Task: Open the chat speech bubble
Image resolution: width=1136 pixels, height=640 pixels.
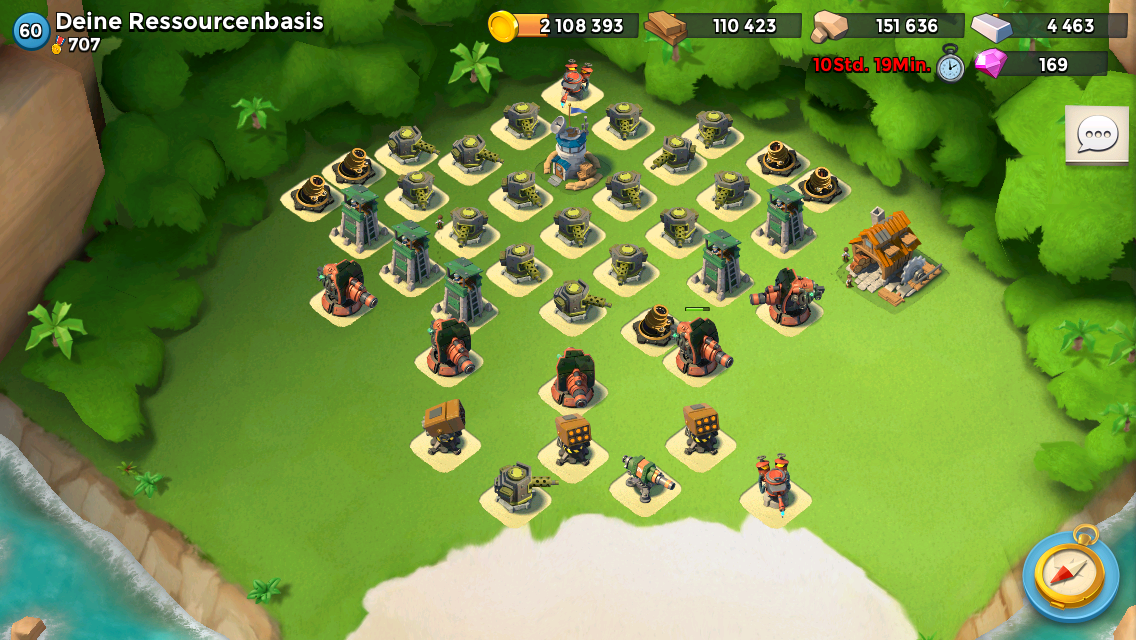Action: [x=1097, y=134]
